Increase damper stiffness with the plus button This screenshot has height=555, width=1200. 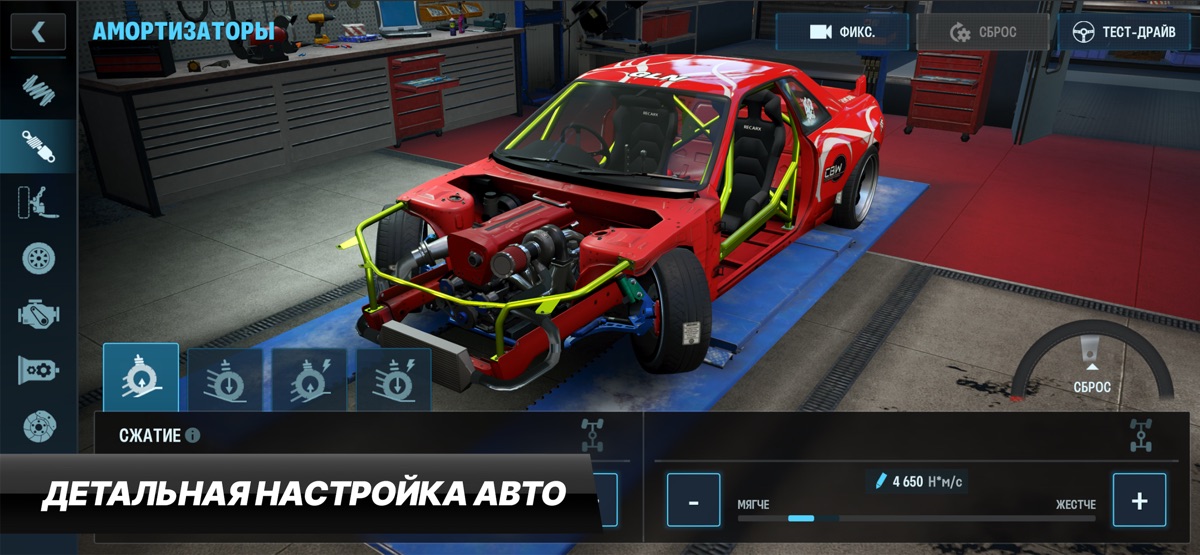1139,500
